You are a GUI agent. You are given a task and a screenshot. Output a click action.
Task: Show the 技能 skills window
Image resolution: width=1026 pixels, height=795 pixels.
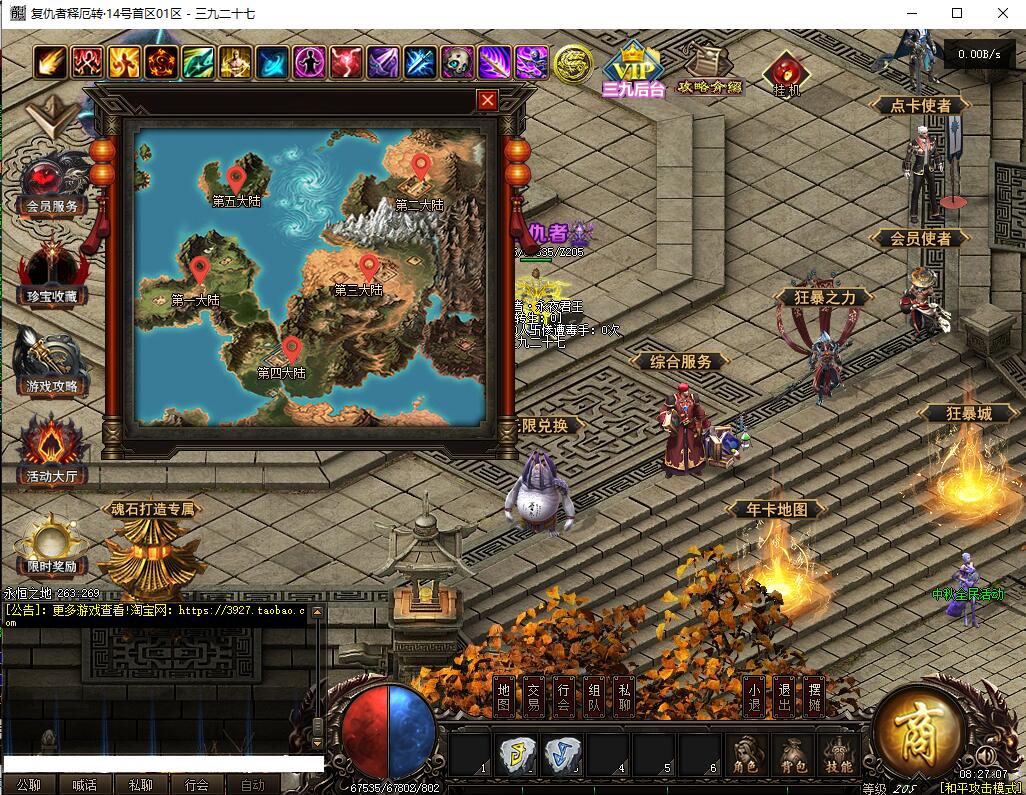[839, 755]
